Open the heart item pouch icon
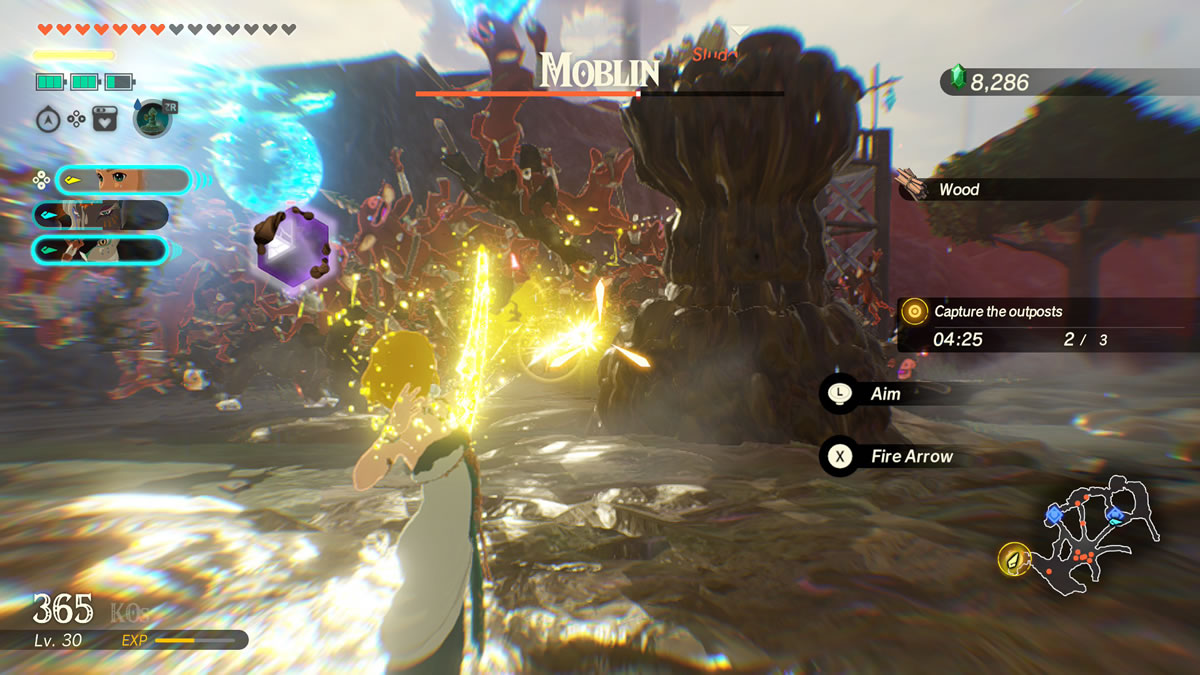Viewport: 1200px width, 675px height. pyautogui.click(x=105, y=119)
